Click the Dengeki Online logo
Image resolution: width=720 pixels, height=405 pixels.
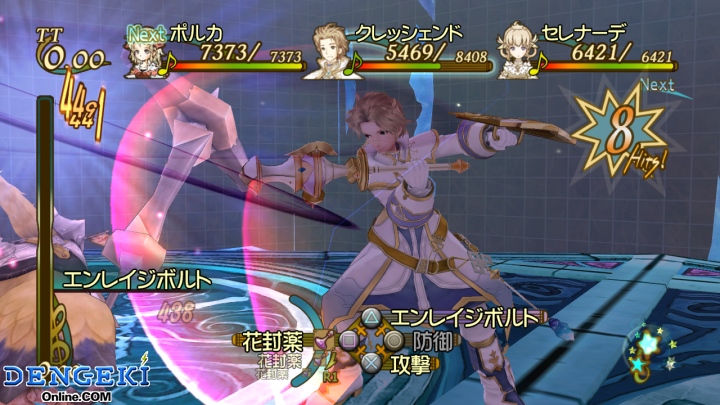coord(75,381)
